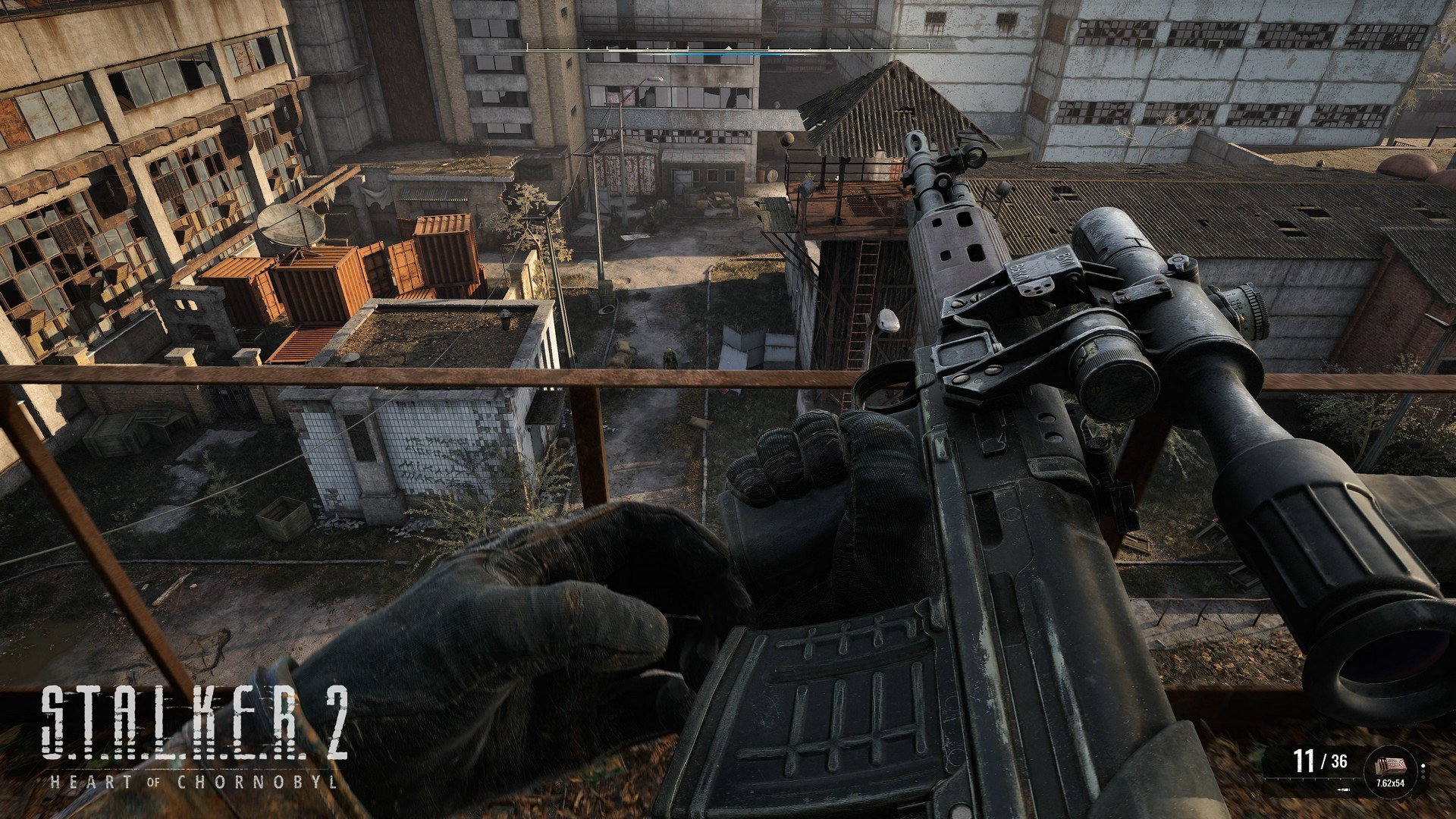This screenshot has width=1456, height=819.
Task: Click the leftmost tick mark on the compass bar
Action: [527, 47]
